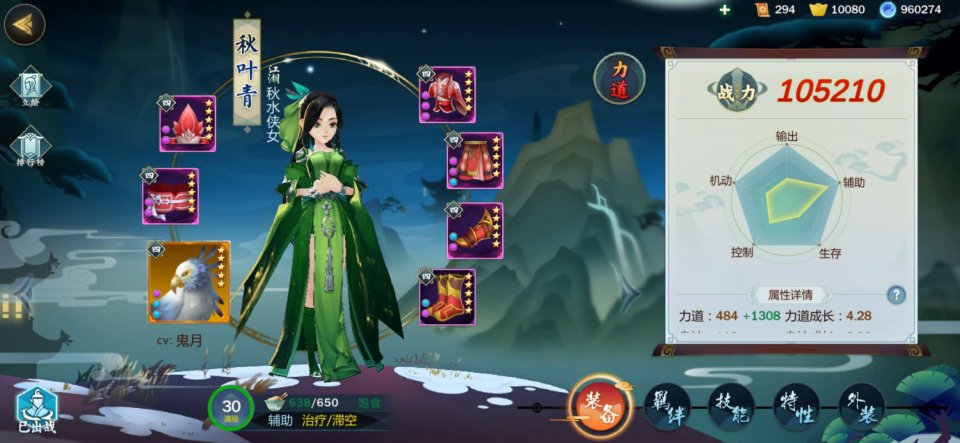
Task: Select the red belt equipment slot
Action: 170,196
